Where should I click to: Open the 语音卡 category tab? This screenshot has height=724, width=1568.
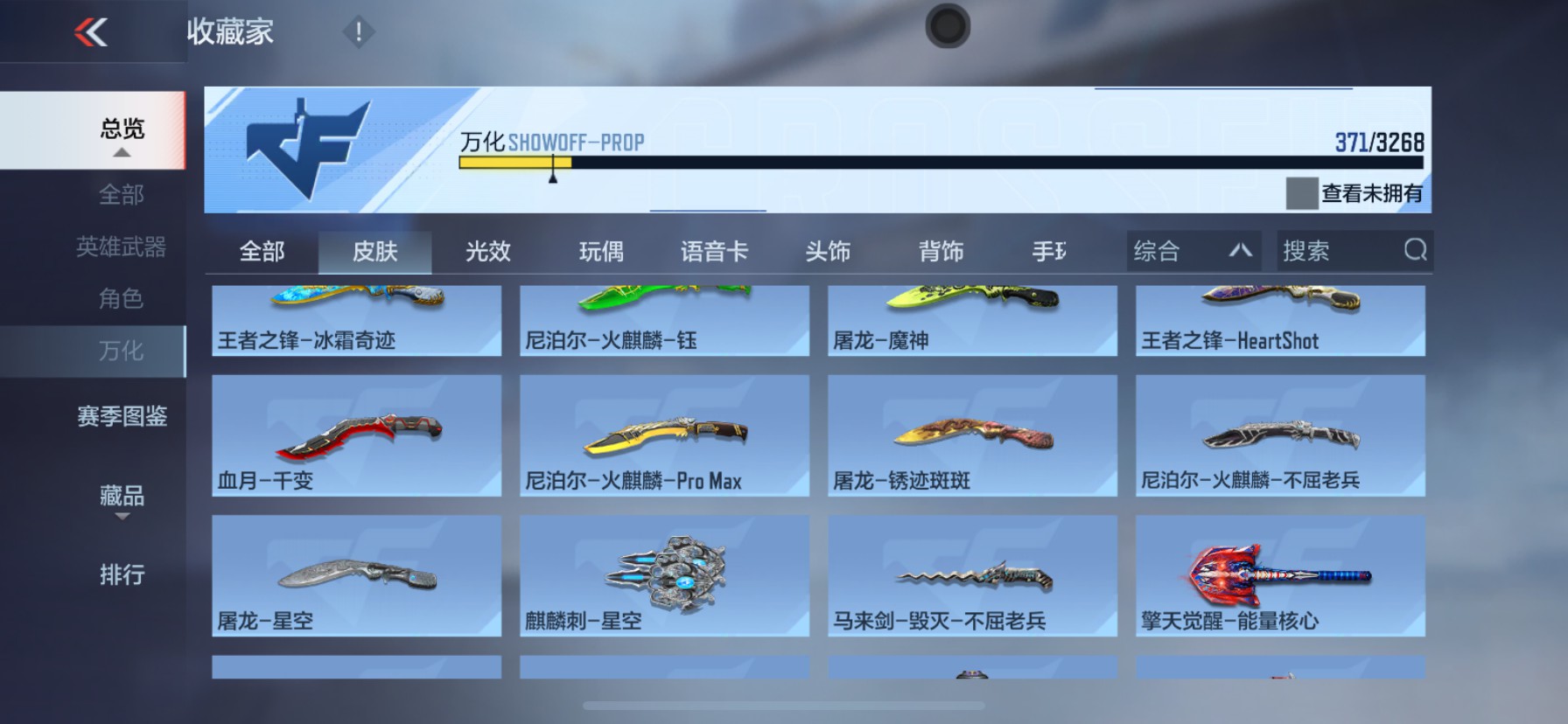click(x=714, y=251)
